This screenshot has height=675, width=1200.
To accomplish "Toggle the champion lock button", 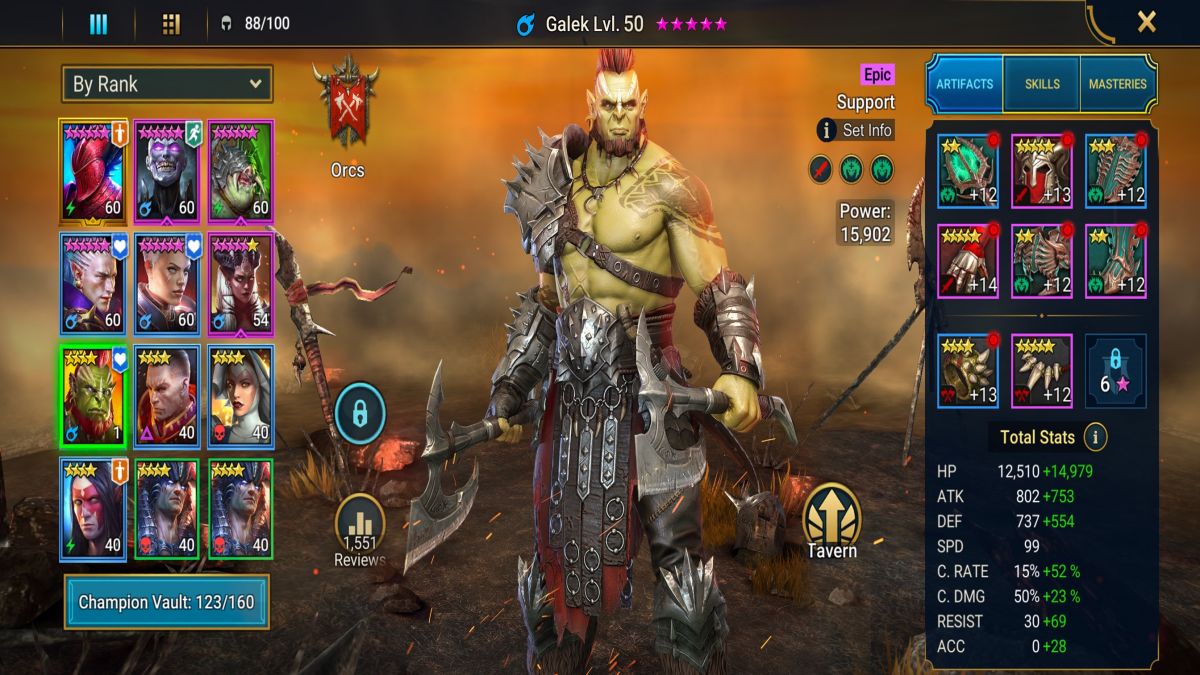I will click(360, 412).
